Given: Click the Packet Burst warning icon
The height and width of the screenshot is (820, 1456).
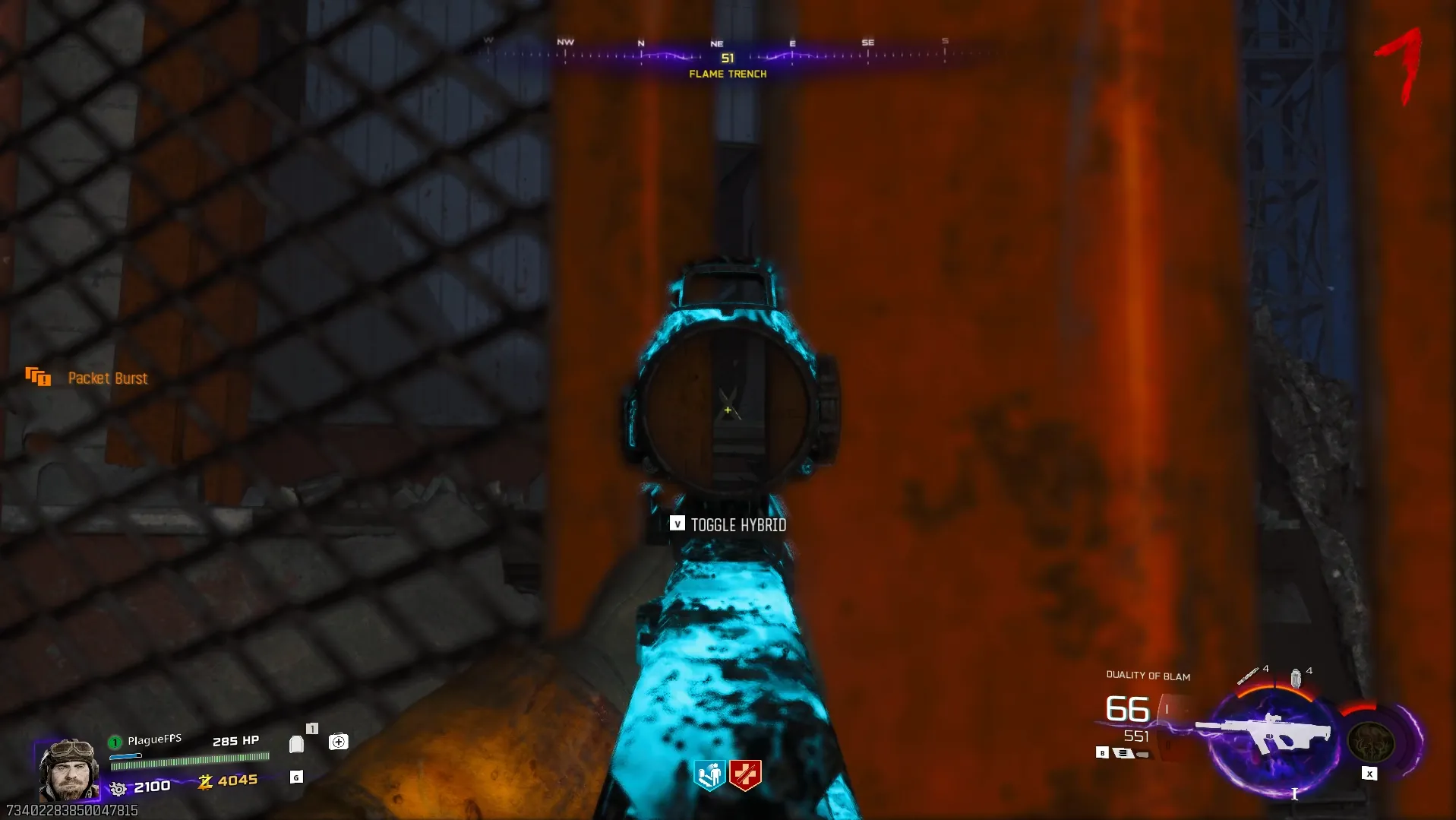Looking at the screenshot, I should tap(38, 377).
